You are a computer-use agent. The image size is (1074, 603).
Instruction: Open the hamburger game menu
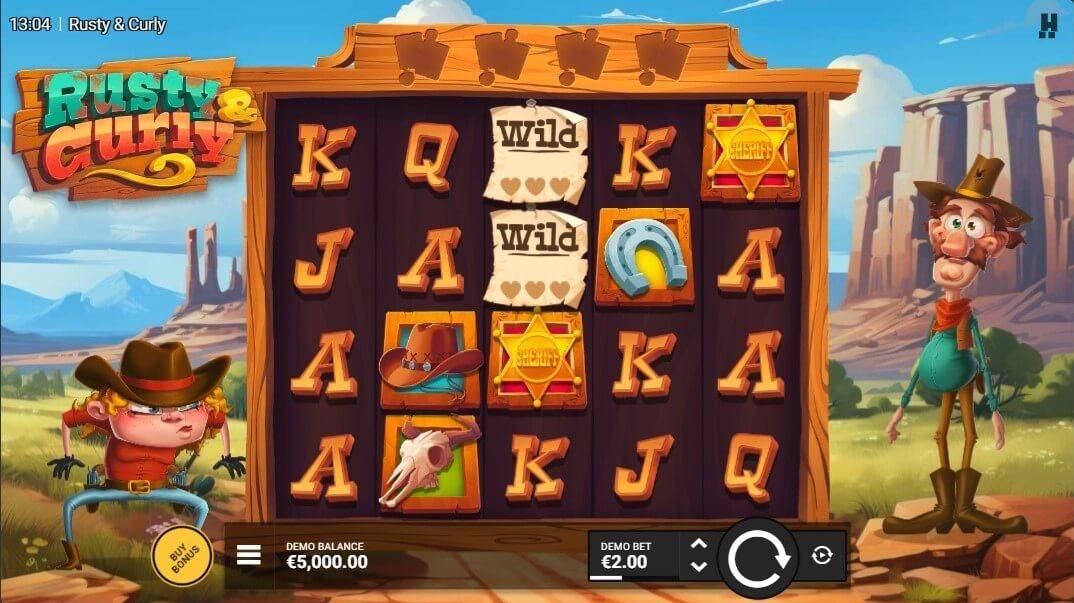[249, 555]
